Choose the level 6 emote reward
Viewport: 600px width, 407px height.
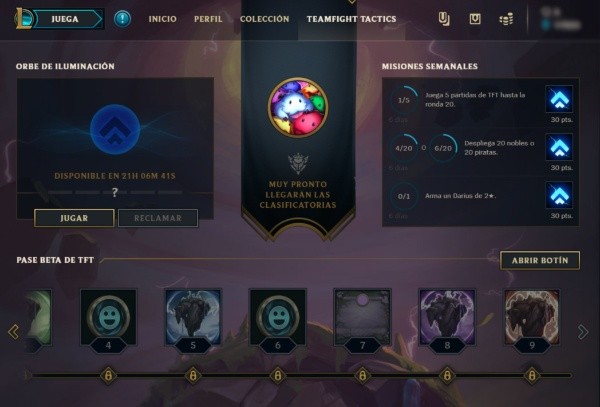point(277,317)
